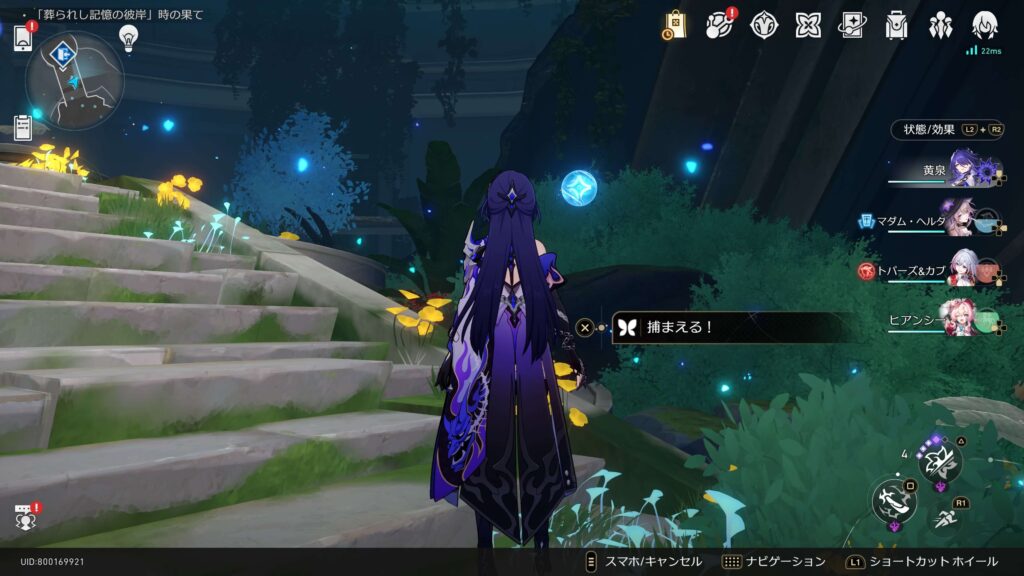
Task: Open the shopping bag store icon
Action: pyautogui.click(x=674, y=25)
